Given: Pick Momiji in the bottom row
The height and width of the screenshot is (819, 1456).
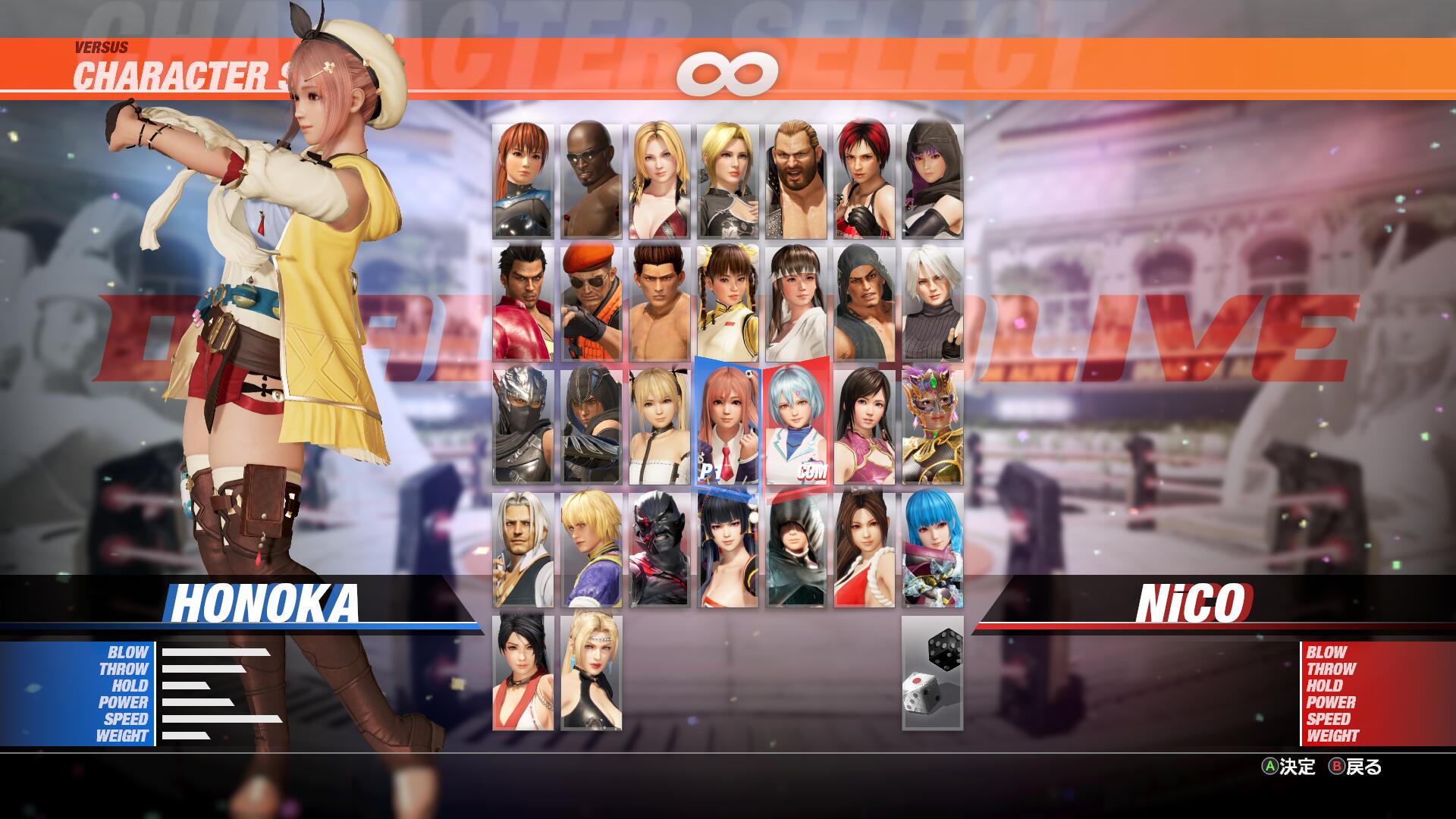Looking at the screenshot, I should pos(522,672).
